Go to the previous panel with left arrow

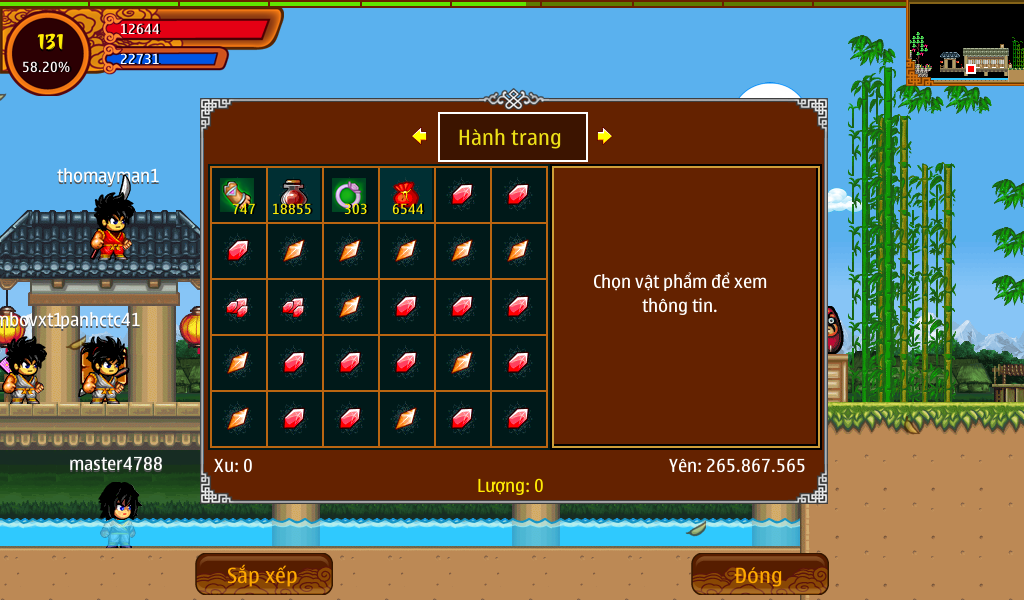(419, 136)
